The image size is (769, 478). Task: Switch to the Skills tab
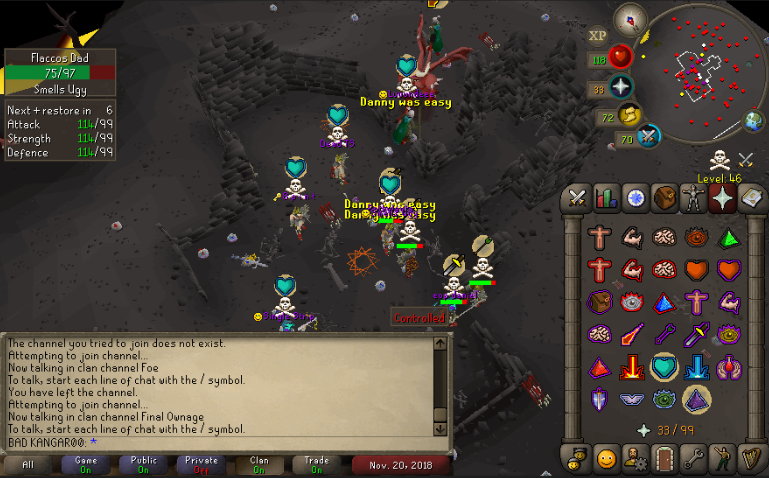[606, 198]
